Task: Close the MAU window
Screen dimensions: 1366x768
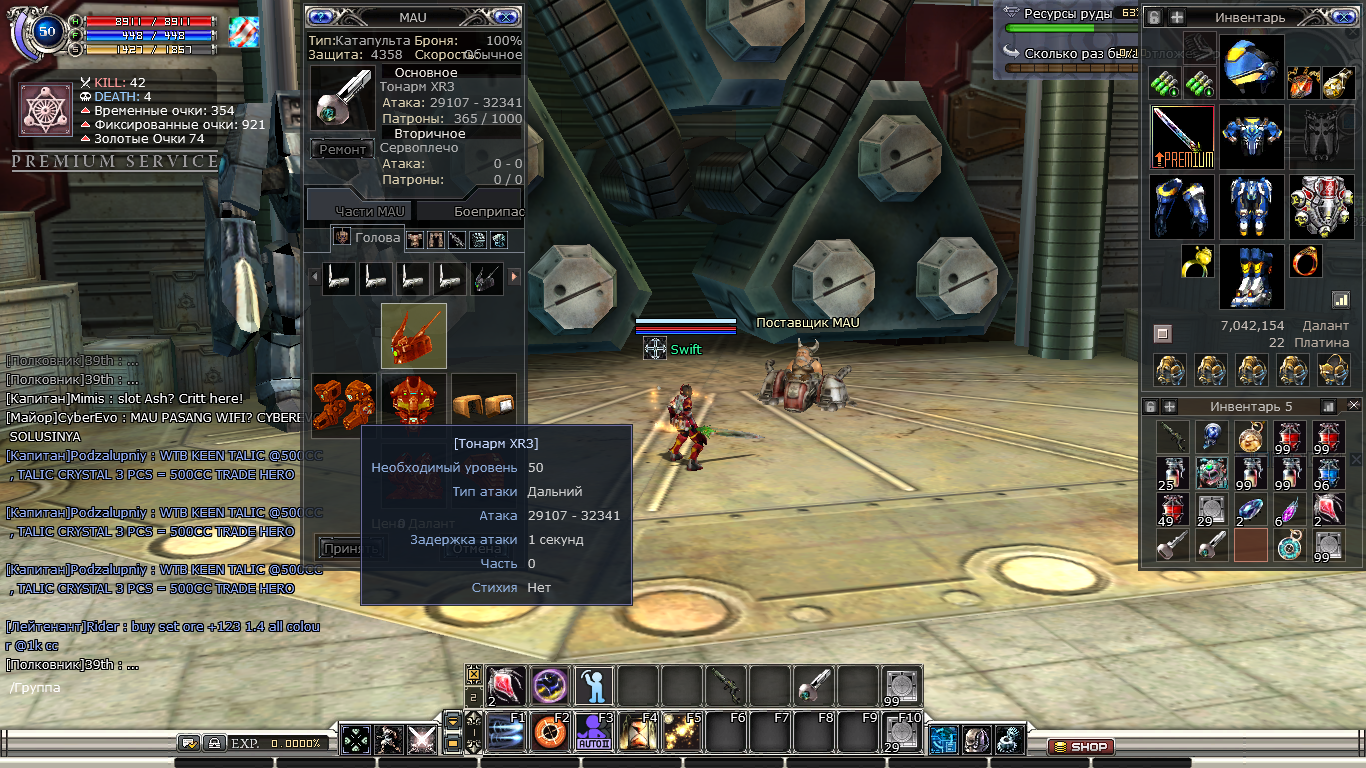Action: click(507, 16)
